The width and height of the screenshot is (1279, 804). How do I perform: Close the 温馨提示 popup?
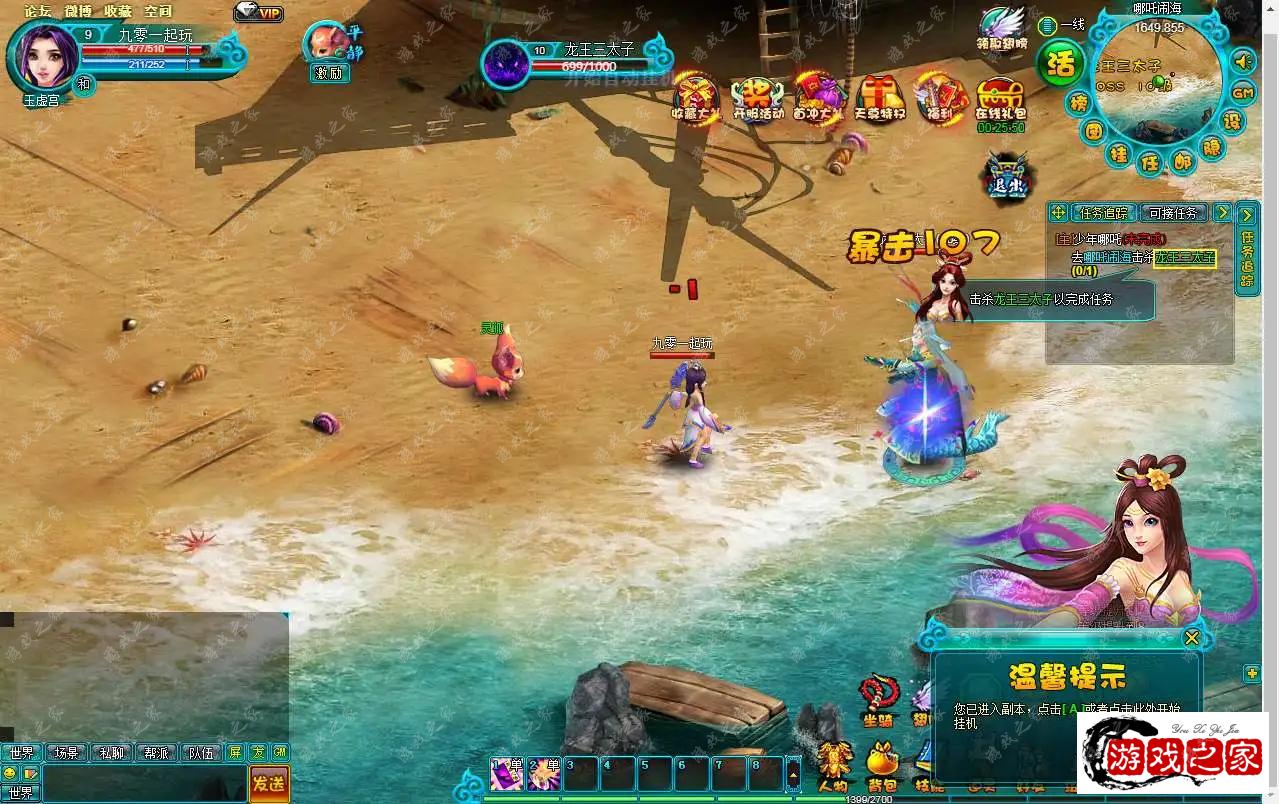pos(1191,638)
